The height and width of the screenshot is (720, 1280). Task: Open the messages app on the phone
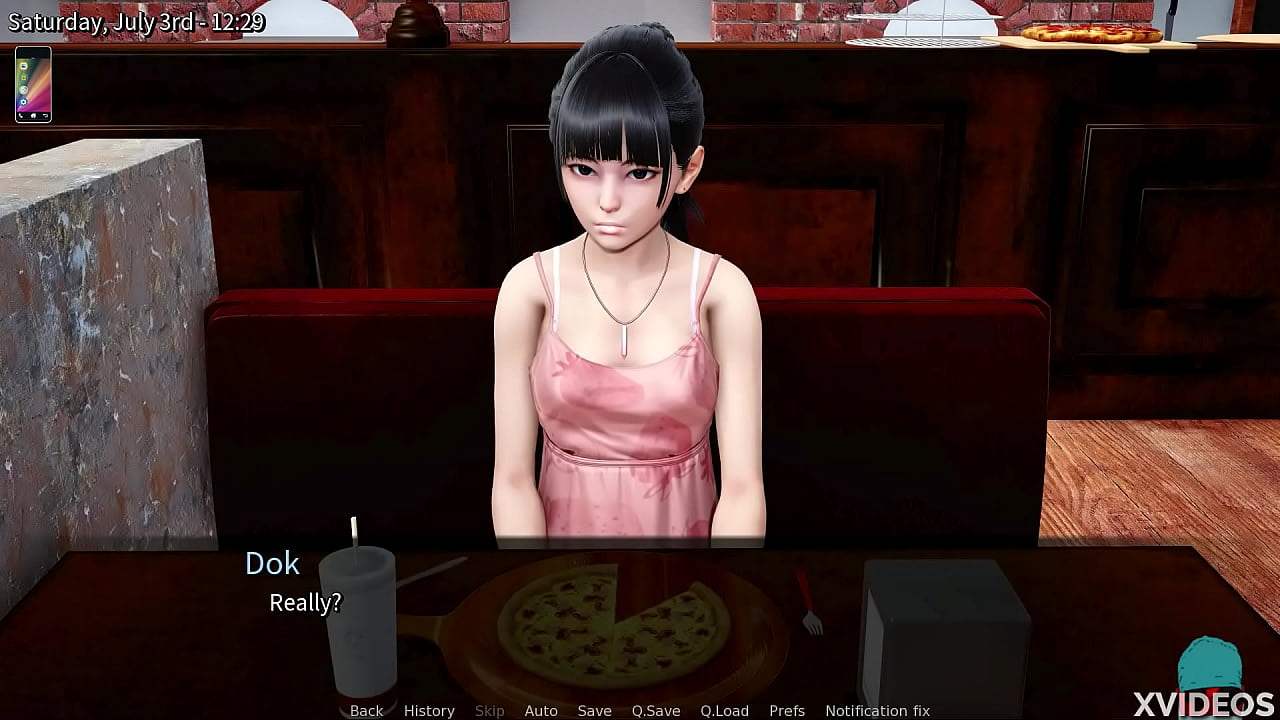tap(23, 67)
